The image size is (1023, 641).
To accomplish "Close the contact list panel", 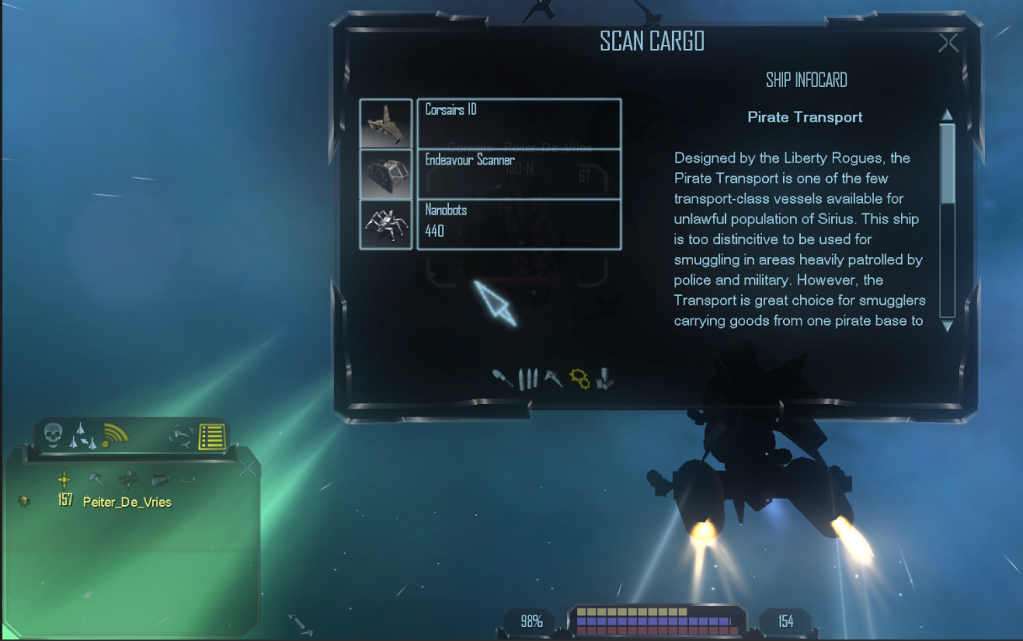I will (x=248, y=467).
